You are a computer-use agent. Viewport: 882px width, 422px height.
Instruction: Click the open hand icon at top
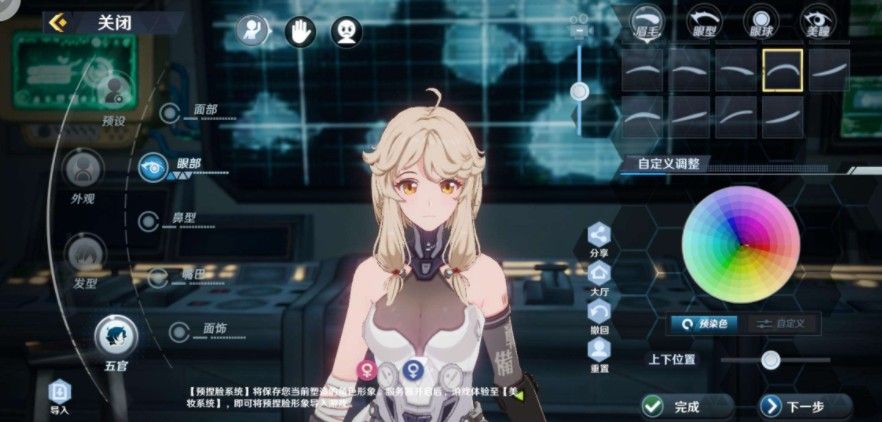(299, 32)
